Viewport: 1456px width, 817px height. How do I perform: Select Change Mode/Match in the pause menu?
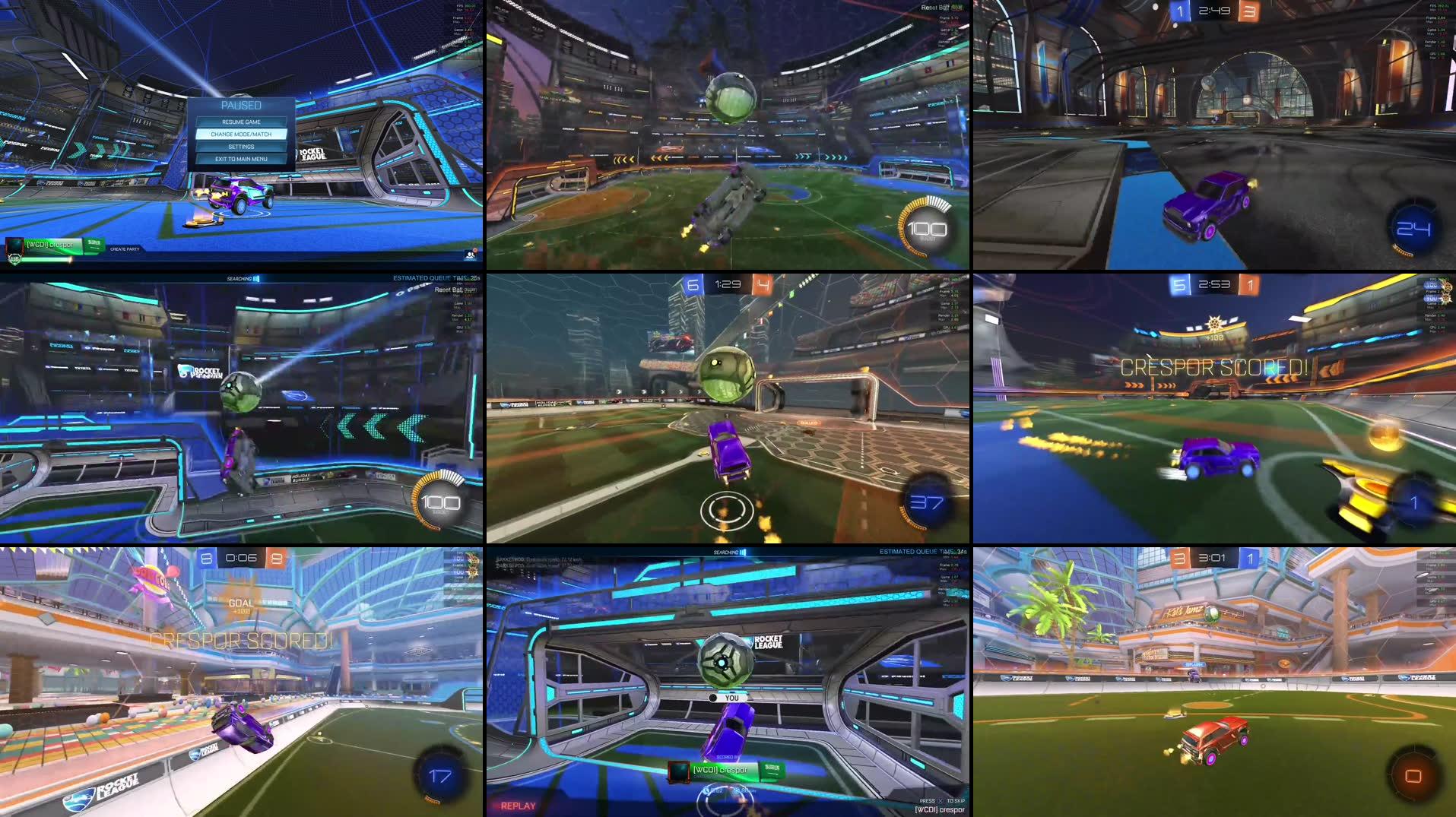(x=242, y=133)
